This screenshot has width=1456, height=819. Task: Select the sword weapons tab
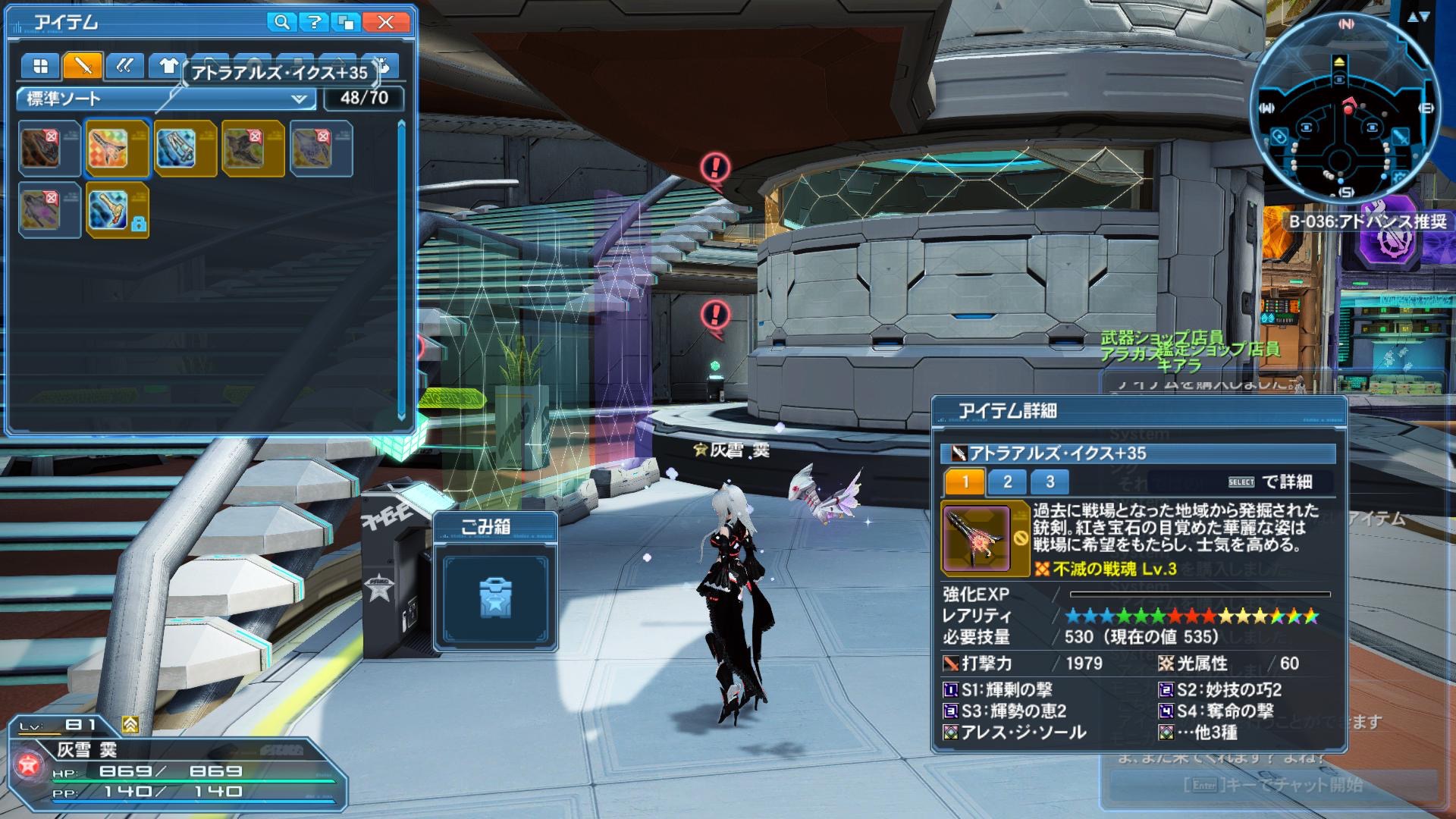pyautogui.click(x=83, y=66)
